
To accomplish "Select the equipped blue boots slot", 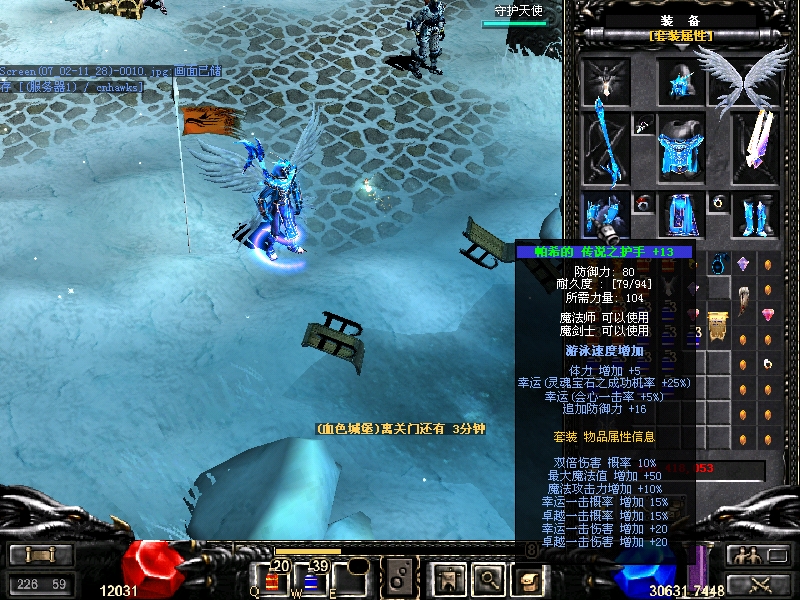I will (x=757, y=214).
